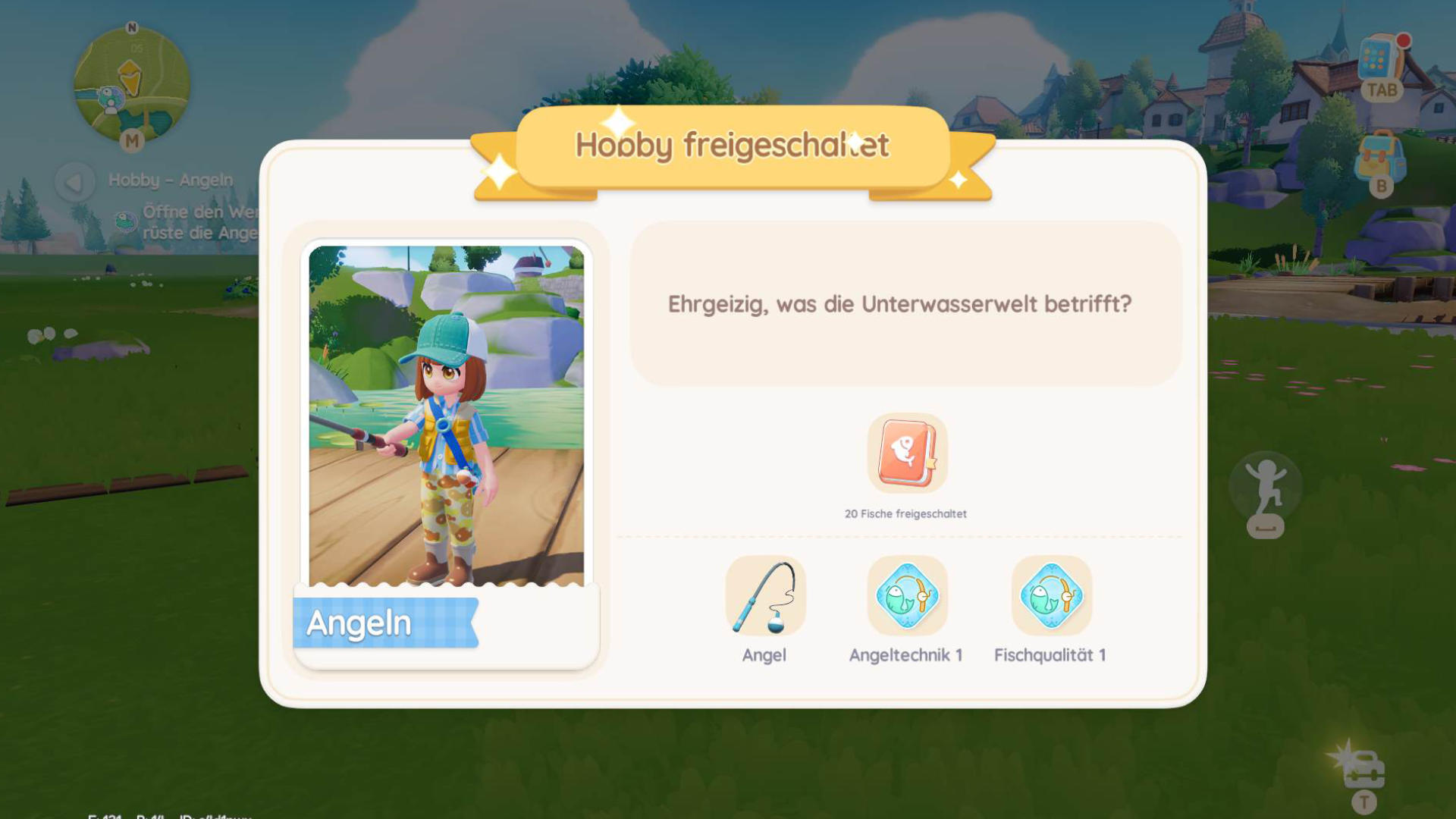Collapse the Hobby – Angeln quest tracker arrow

74,182
